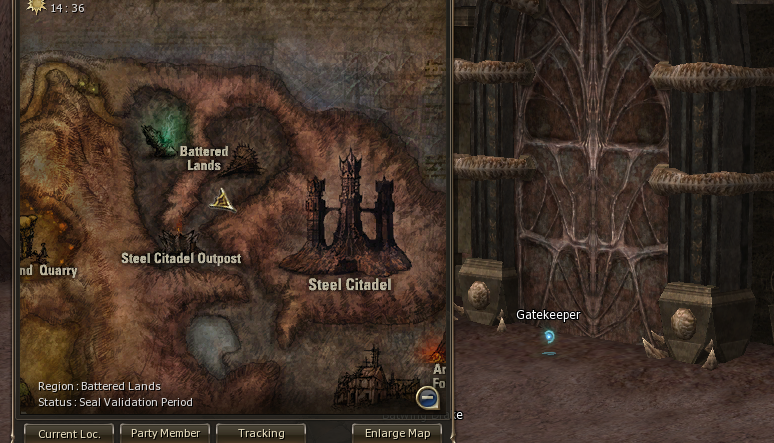Open the Party Member map filter
Viewport: 774px width, 443px height.
tap(165, 433)
